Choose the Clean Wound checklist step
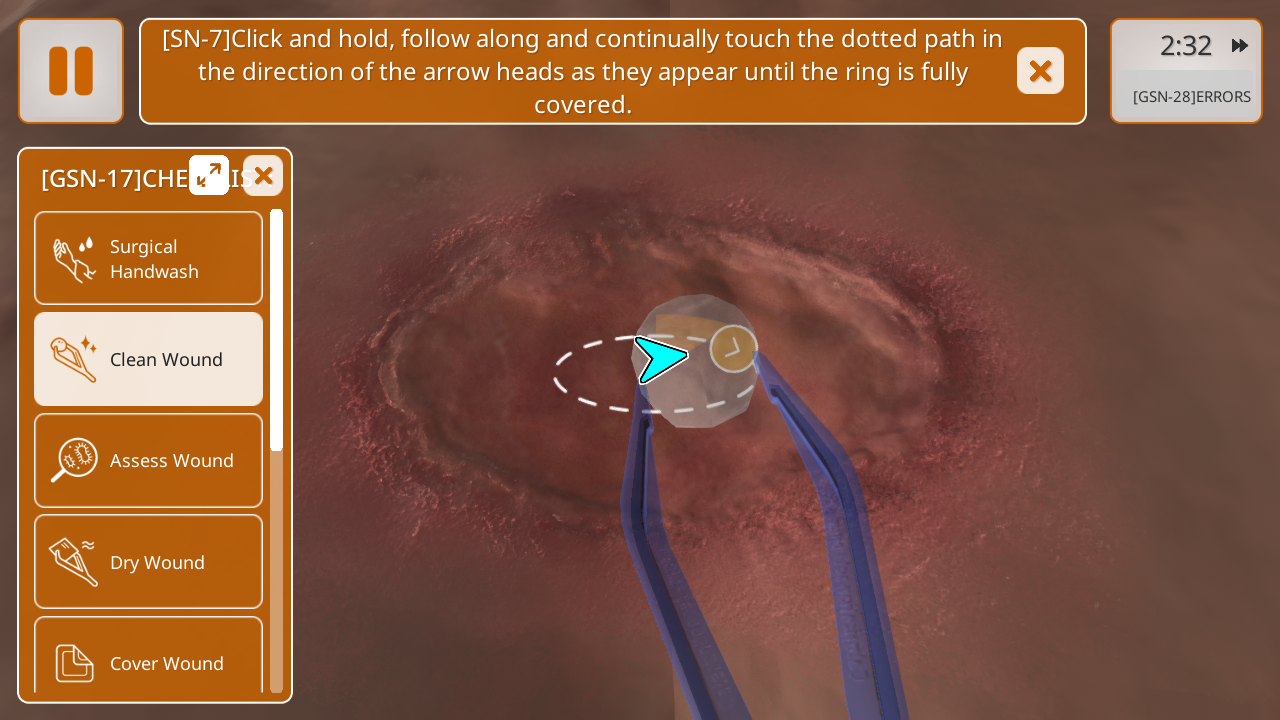The height and width of the screenshot is (720, 1280). pyautogui.click(x=149, y=359)
